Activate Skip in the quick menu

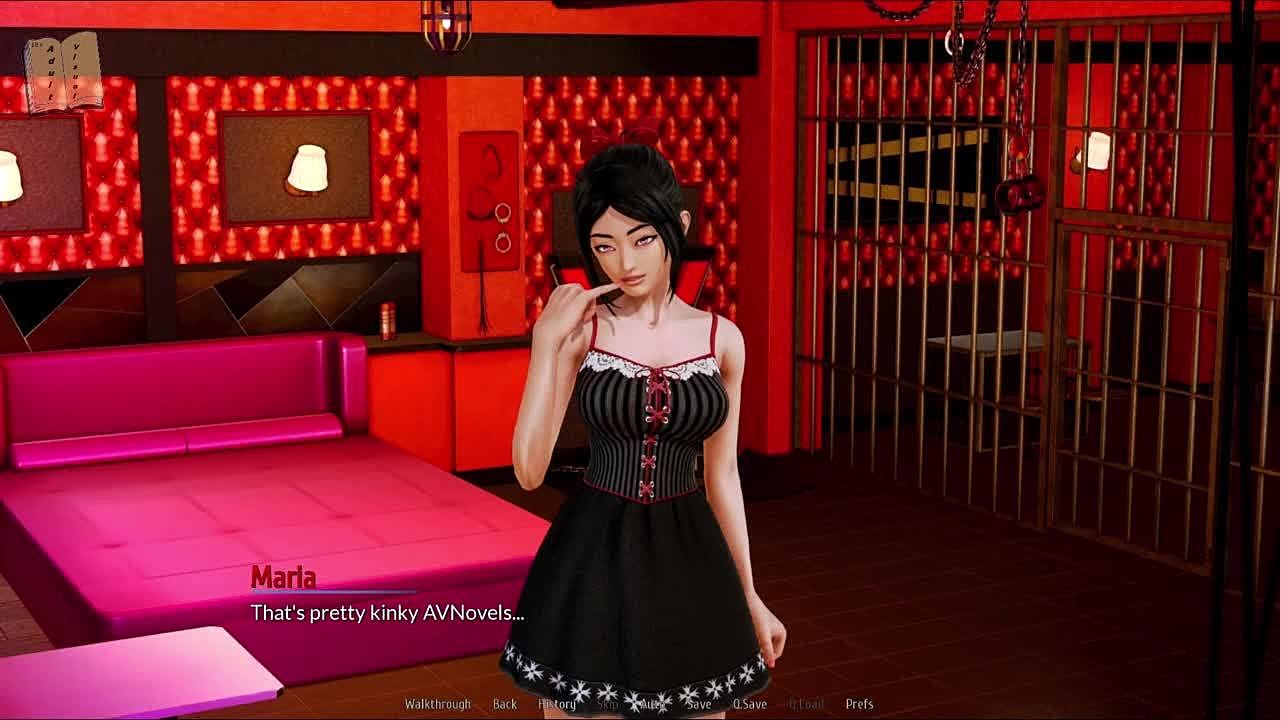coord(607,704)
